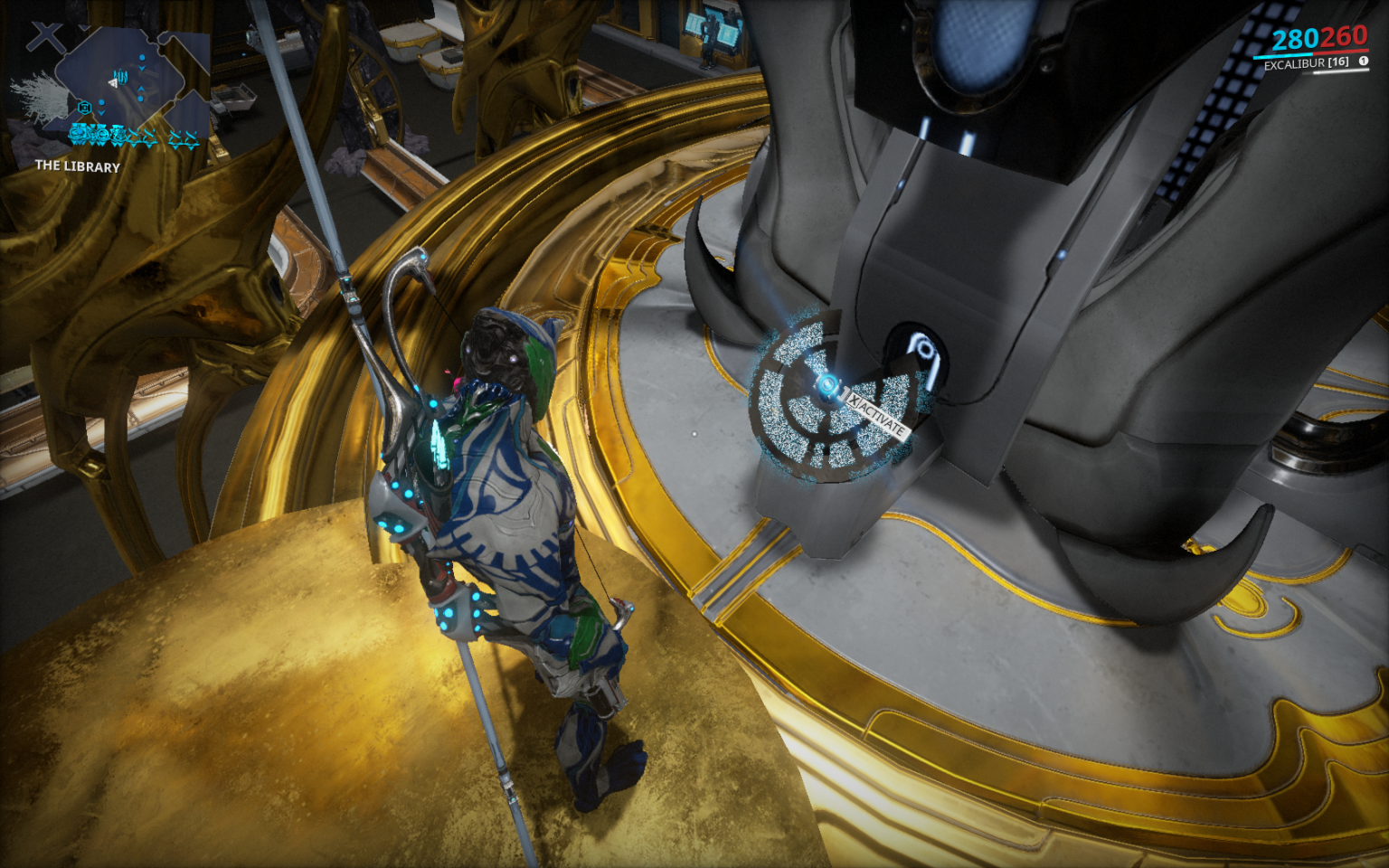Click THE LIBRARY location label
1389x868 pixels.
click(x=77, y=167)
